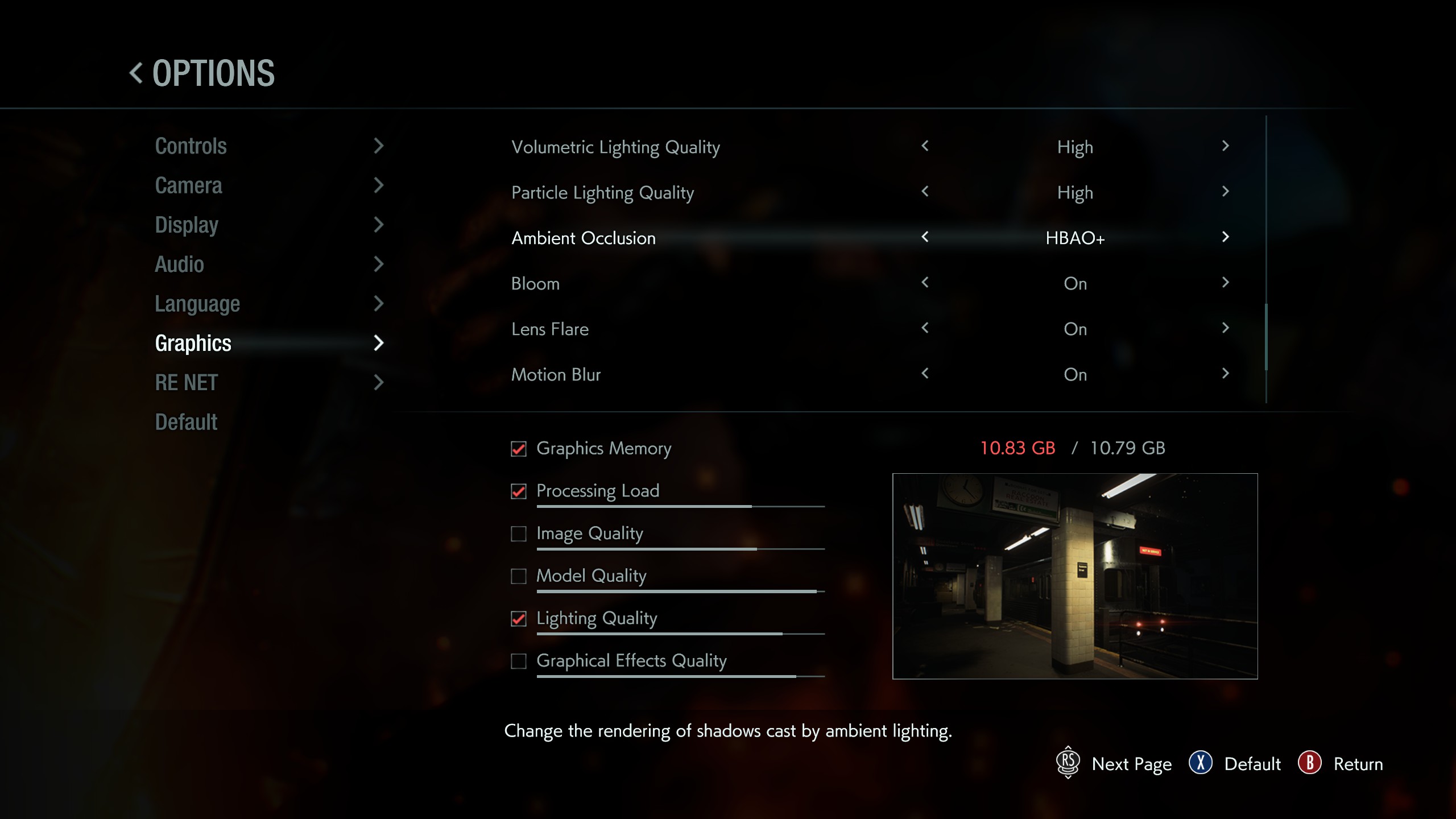The image size is (1456, 819).
Task: Click the B button Return icon
Action: [1309, 764]
